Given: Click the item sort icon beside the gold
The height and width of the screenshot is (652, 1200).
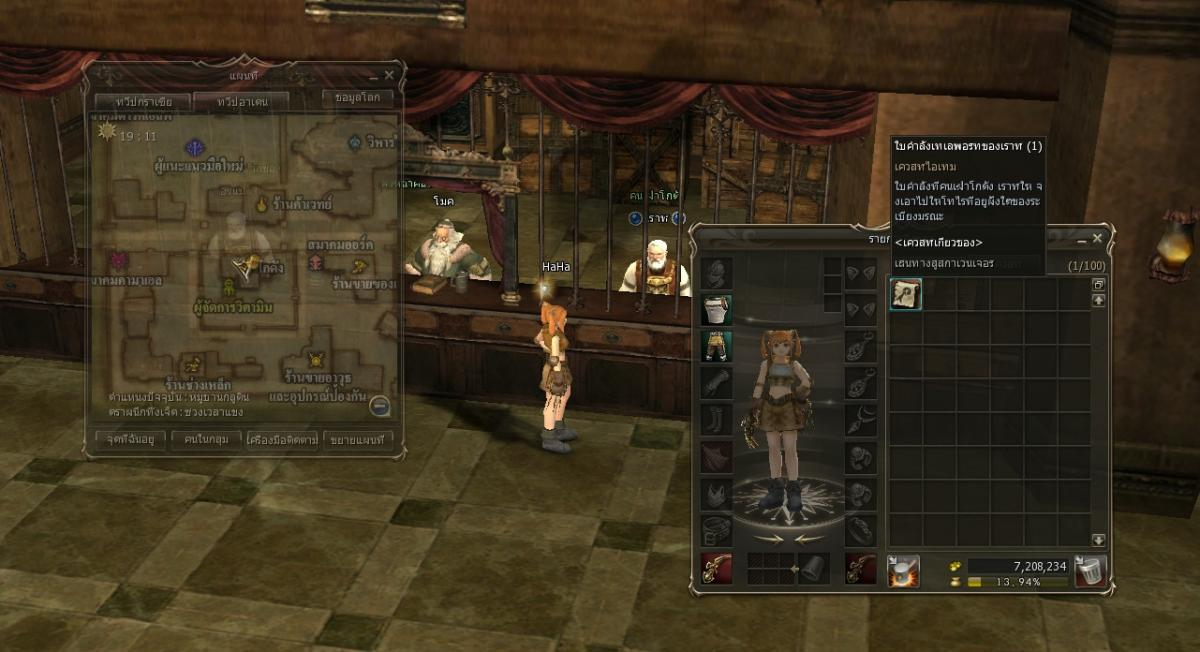Looking at the screenshot, I should (x=903, y=568).
